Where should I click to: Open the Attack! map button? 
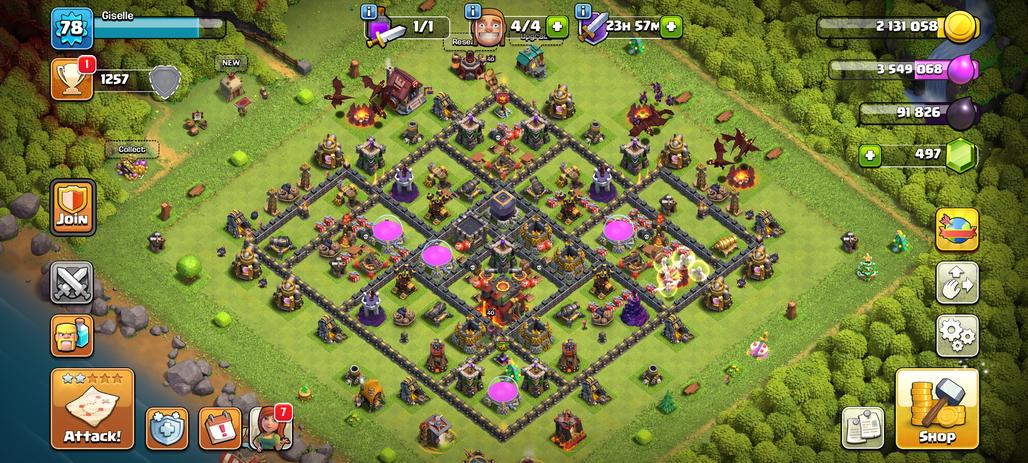coord(92,410)
